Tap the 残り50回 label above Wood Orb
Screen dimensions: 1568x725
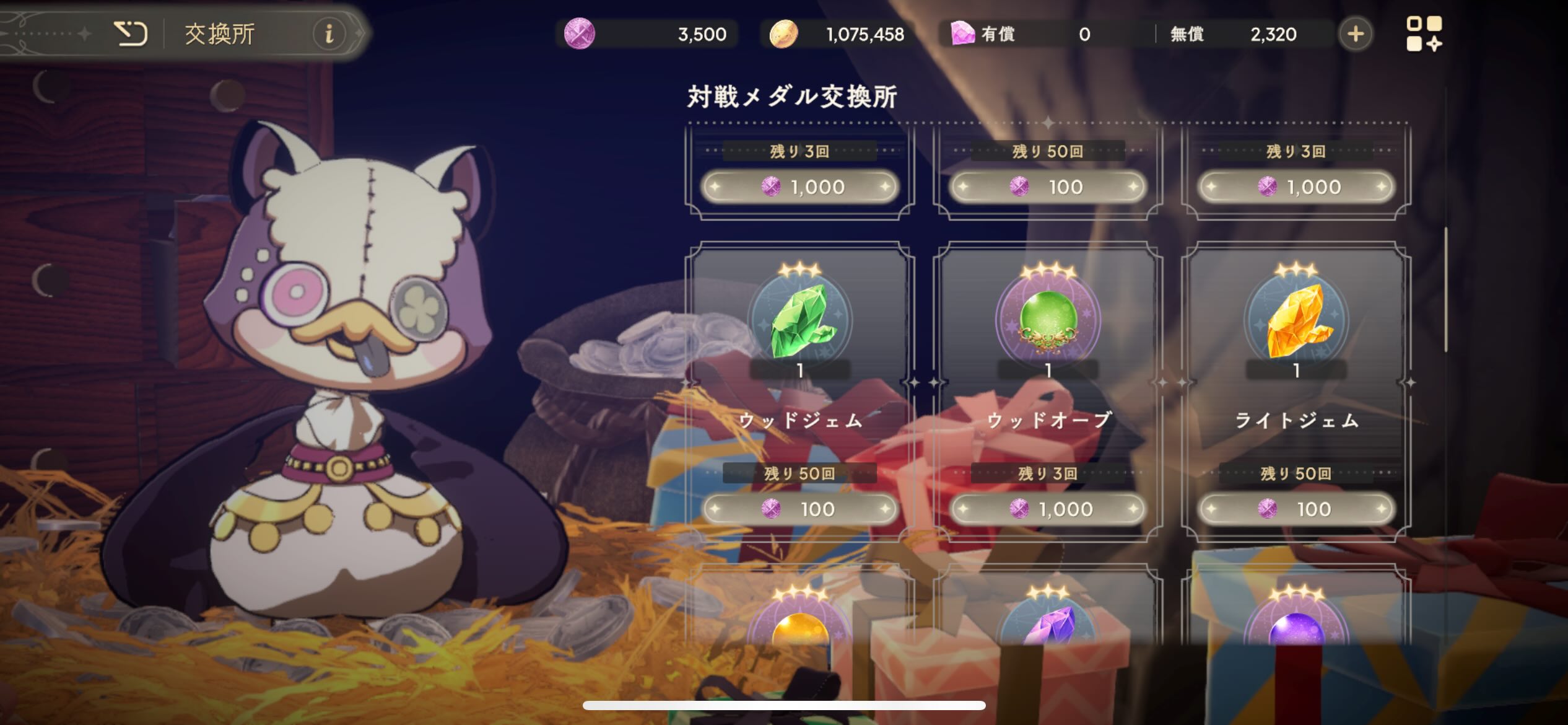point(1048,150)
